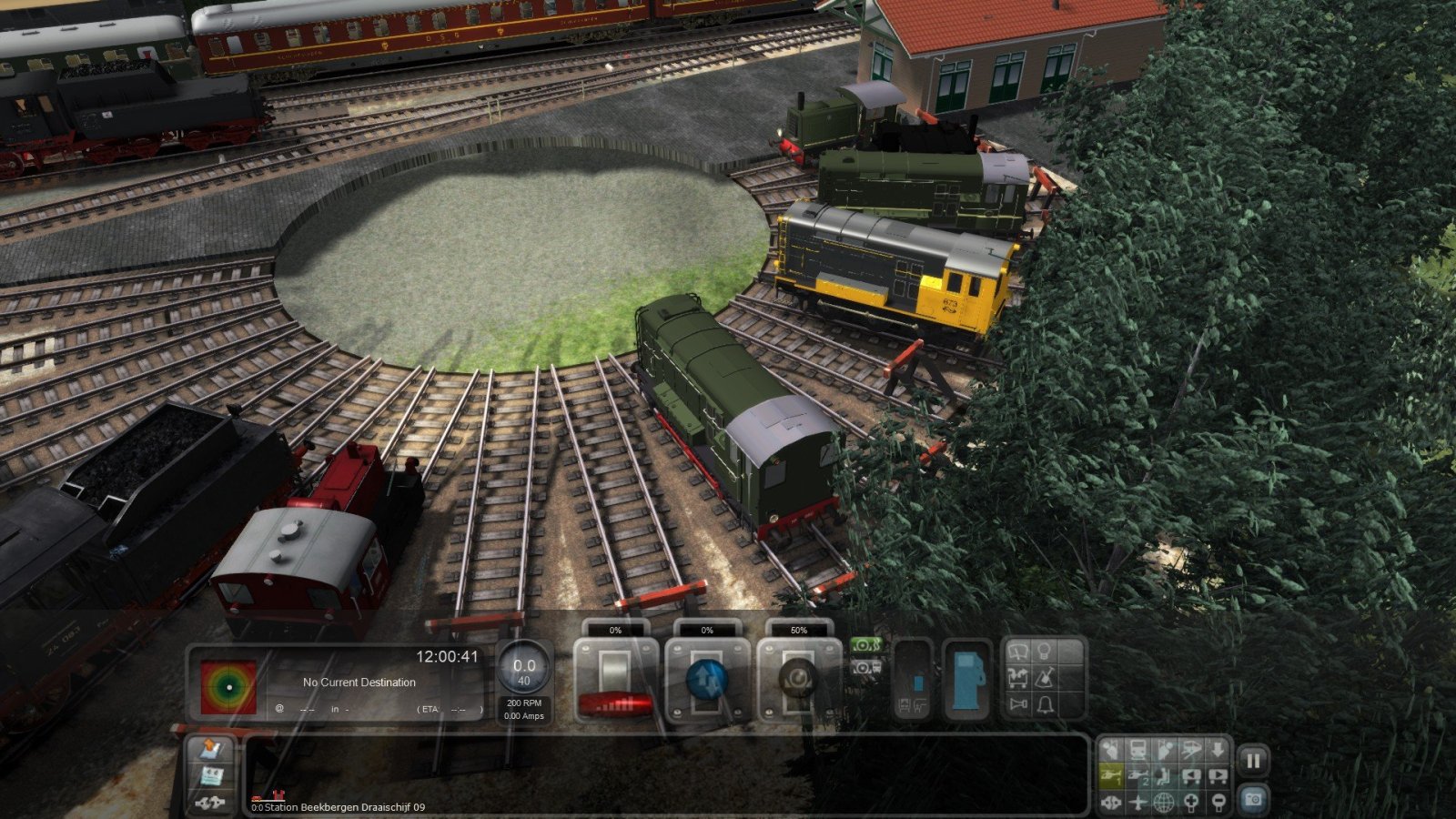1456x819 pixels.
Task: Select helicopter camera view 2
Action: (x=1137, y=776)
